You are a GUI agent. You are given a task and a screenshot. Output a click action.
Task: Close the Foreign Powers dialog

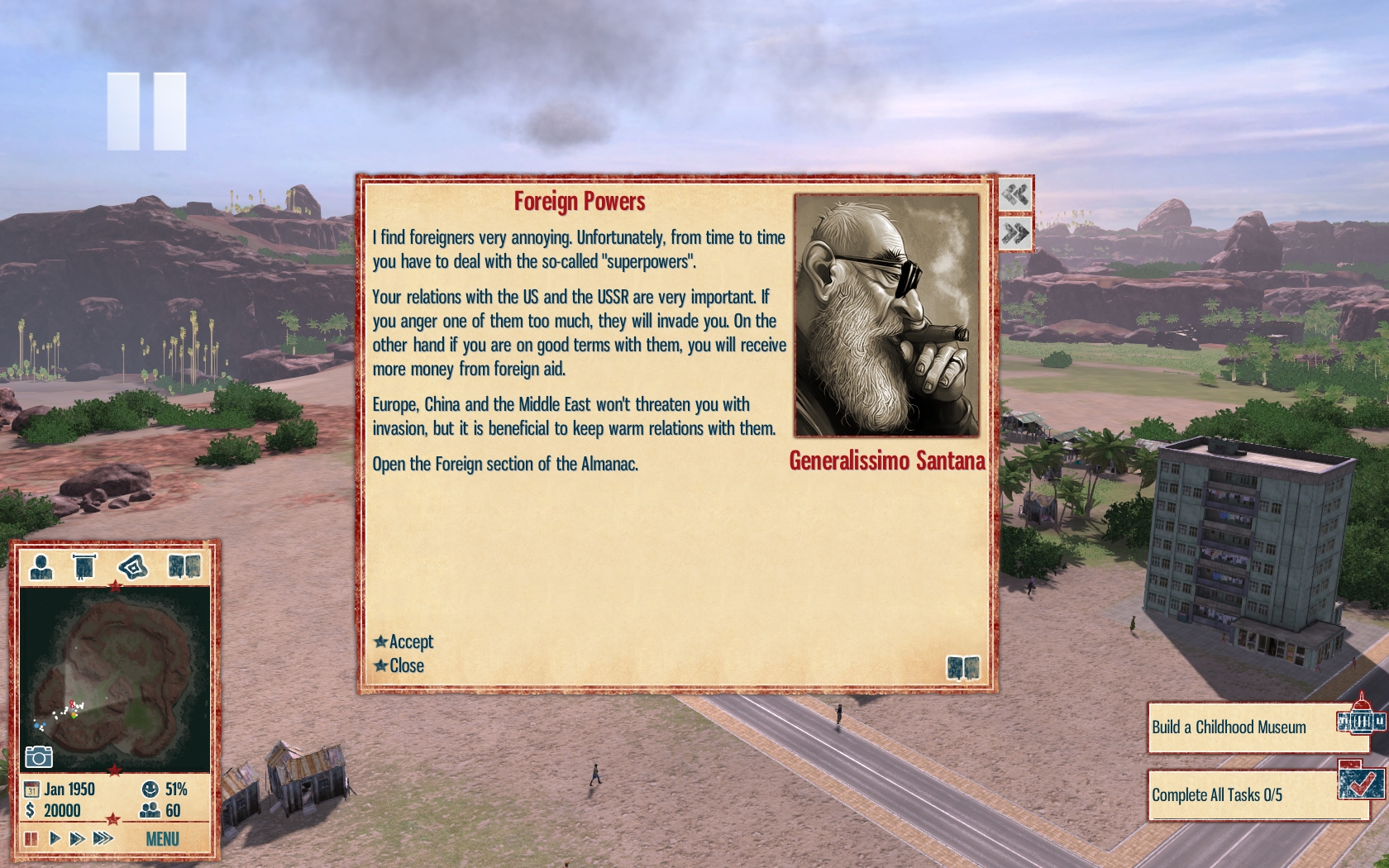[400, 665]
